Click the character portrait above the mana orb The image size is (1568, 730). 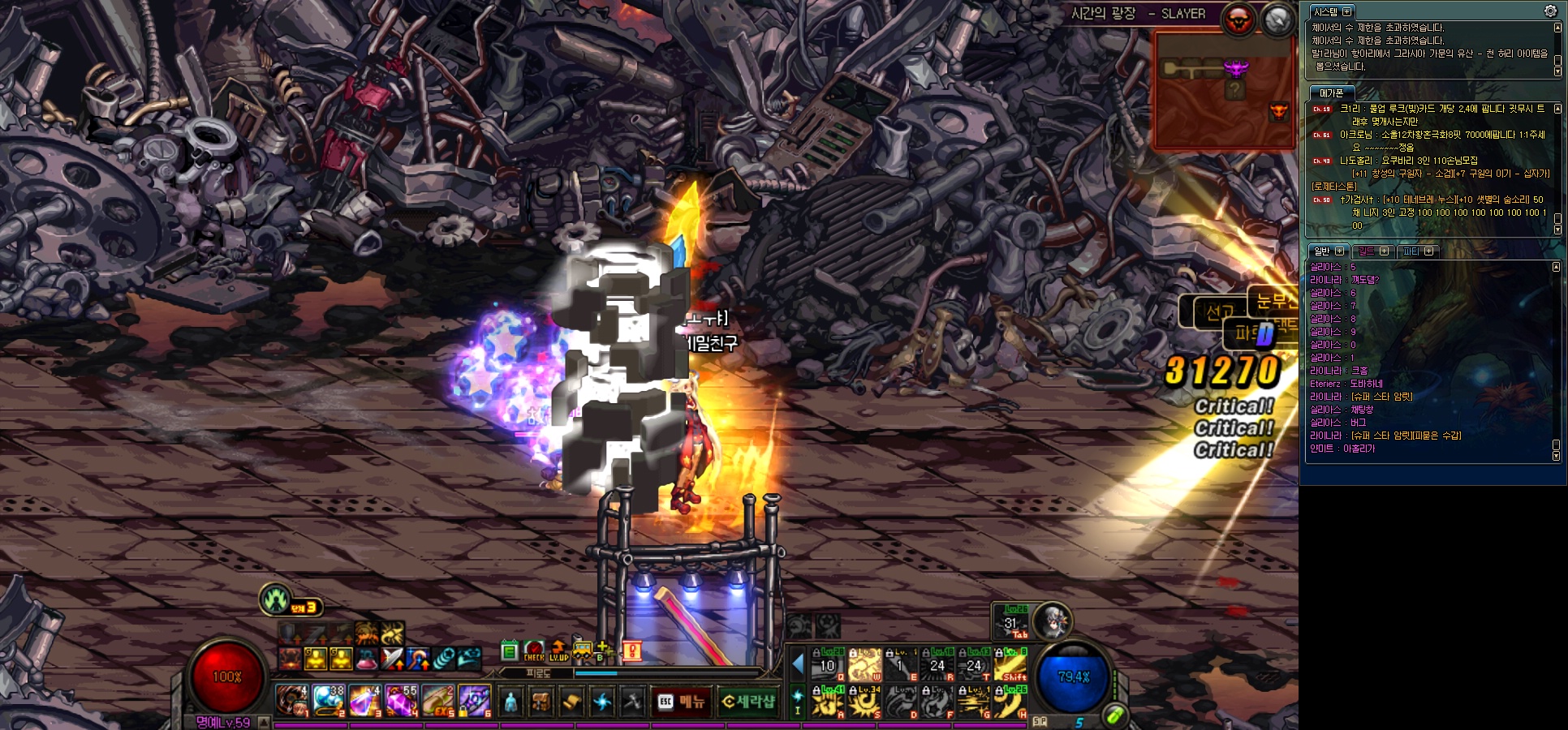pos(1053,621)
